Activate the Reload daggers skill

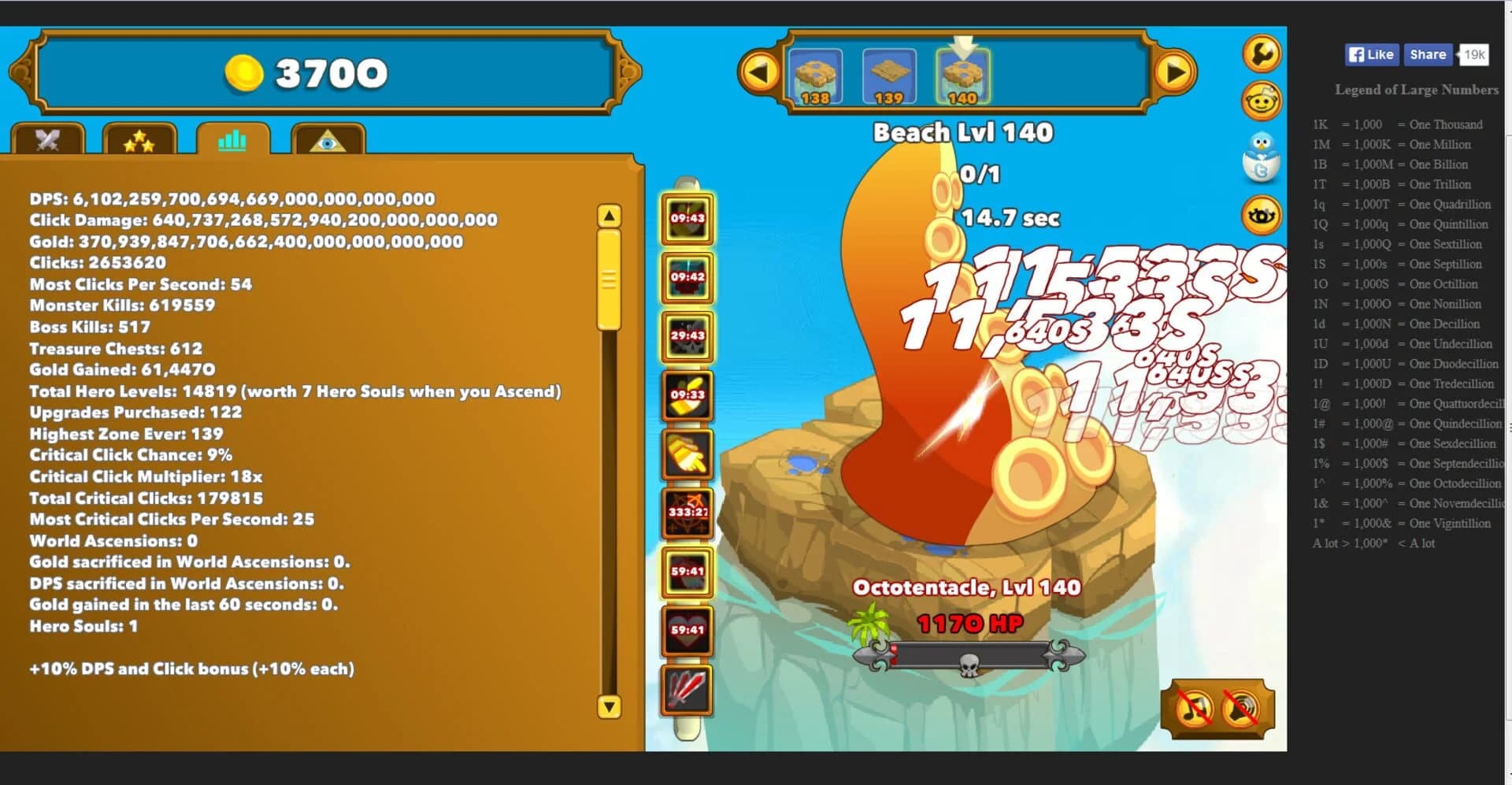click(x=687, y=688)
